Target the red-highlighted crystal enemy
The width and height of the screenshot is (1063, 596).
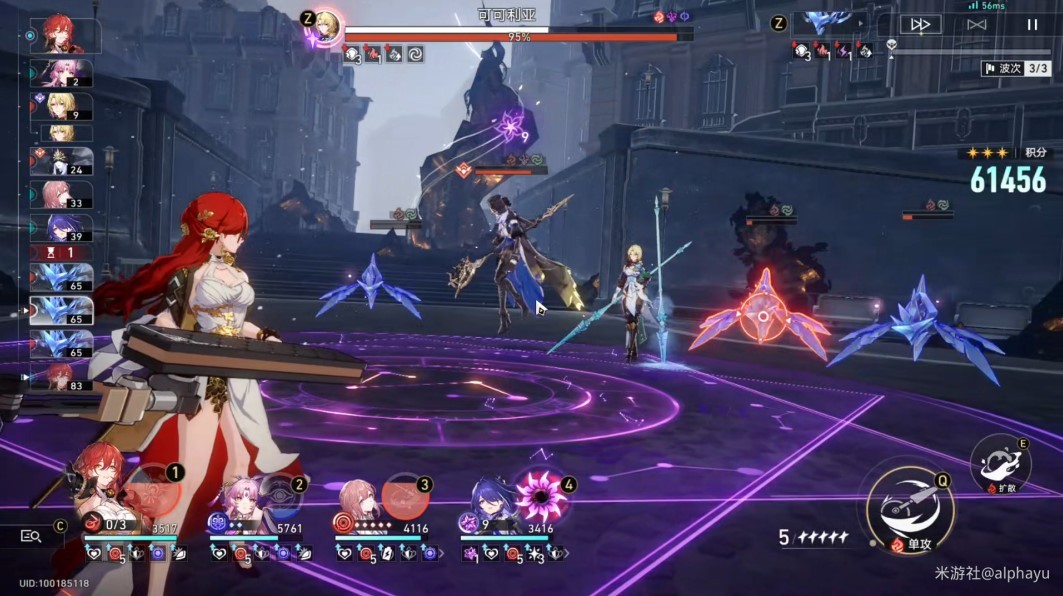click(x=763, y=316)
